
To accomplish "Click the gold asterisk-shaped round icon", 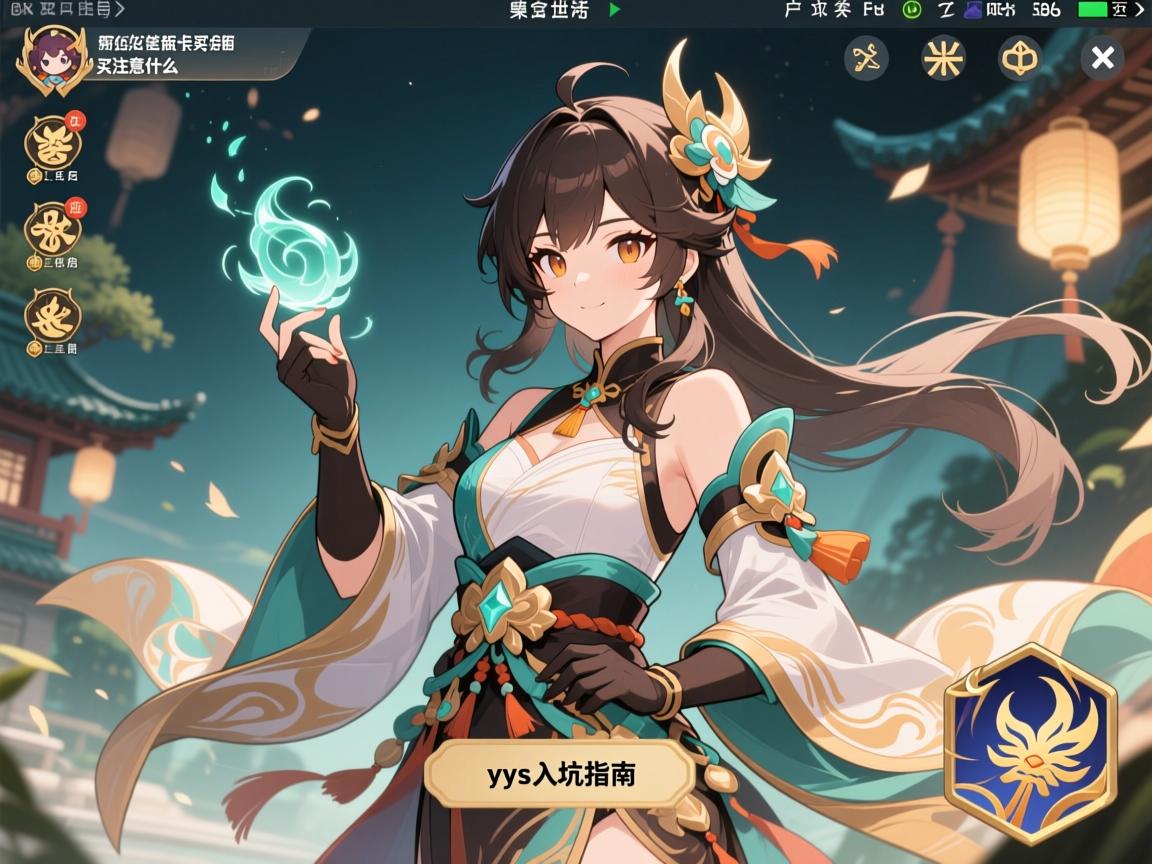I will 943,59.
